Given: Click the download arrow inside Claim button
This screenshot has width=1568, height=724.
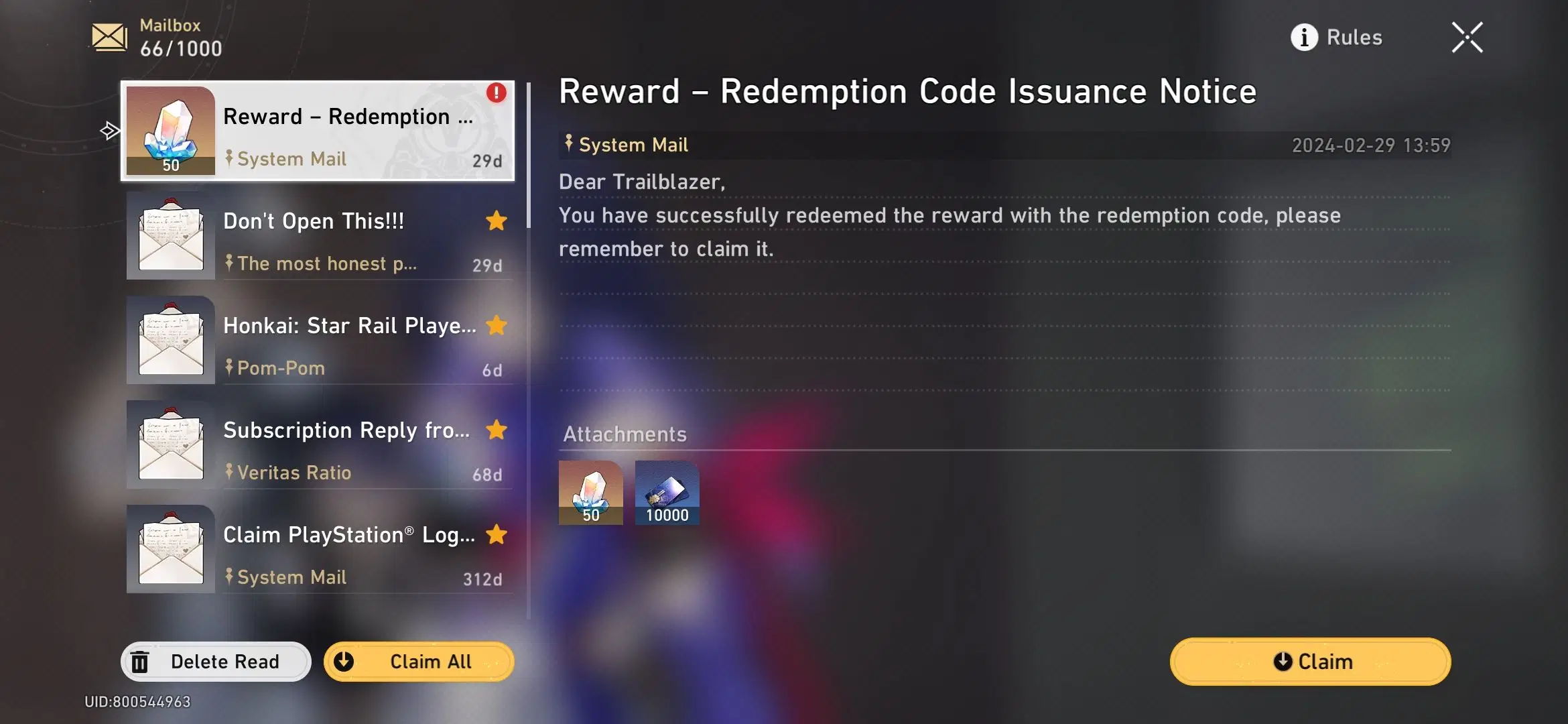Looking at the screenshot, I should pyautogui.click(x=1283, y=662).
